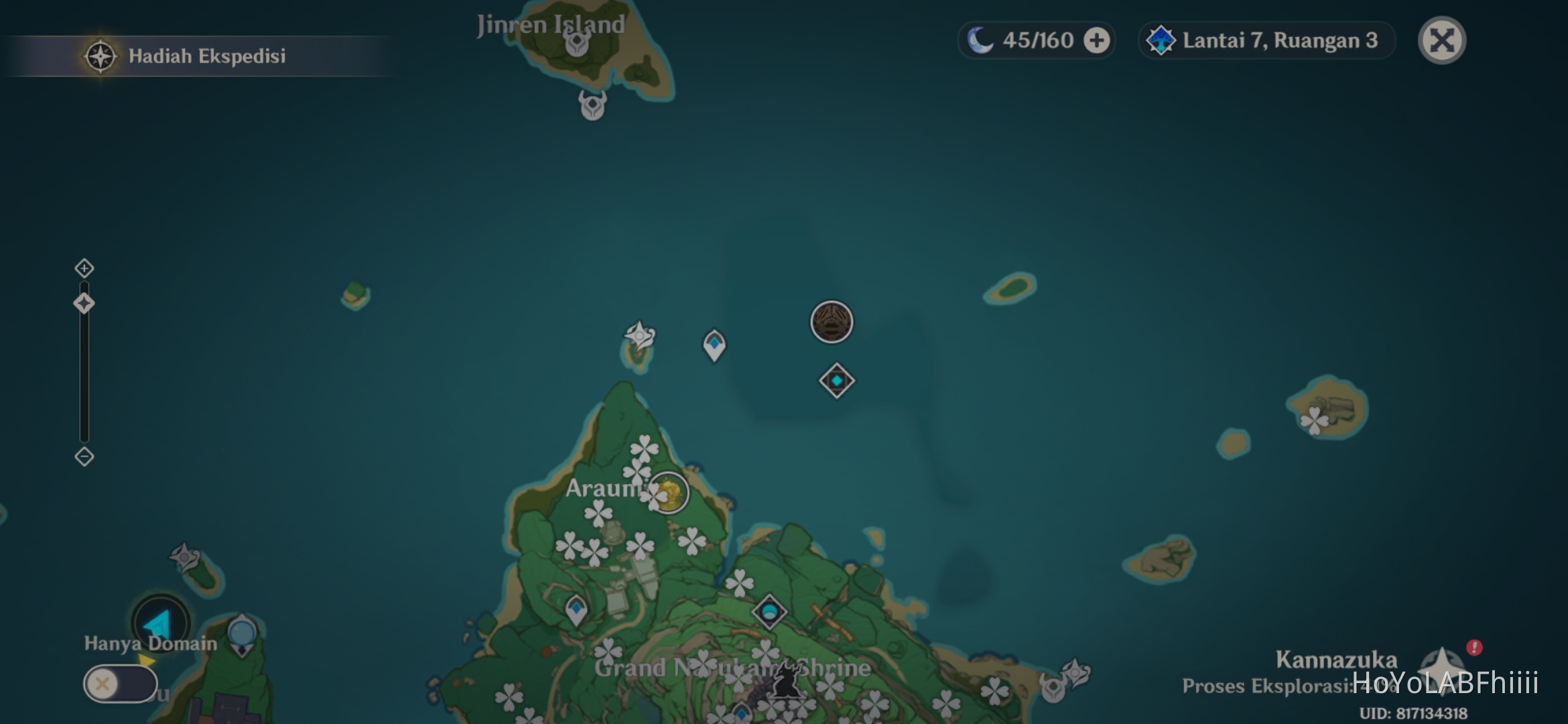Zoom in using the plus above the zoom slider

pyautogui.click(x=83, y=268)
